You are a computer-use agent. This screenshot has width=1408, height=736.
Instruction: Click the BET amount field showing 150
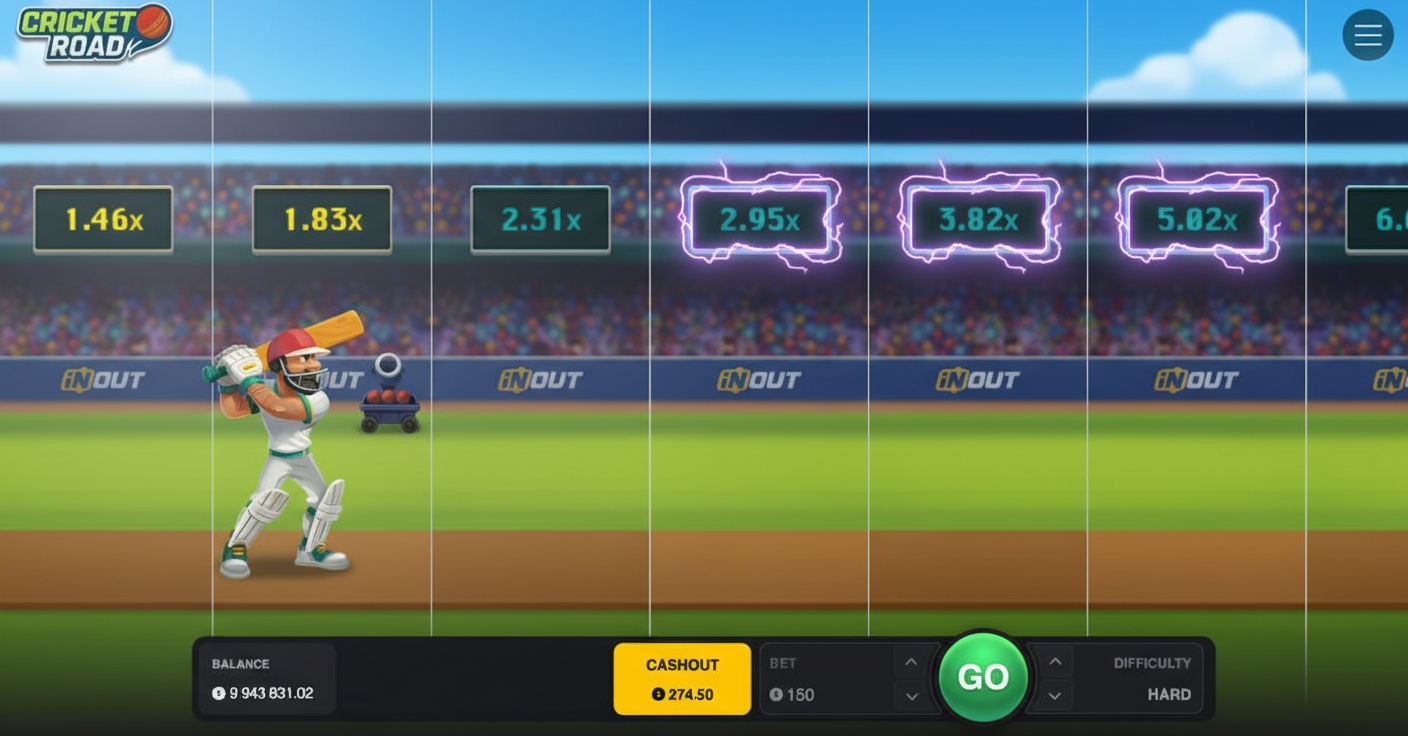tap(800, 694)
